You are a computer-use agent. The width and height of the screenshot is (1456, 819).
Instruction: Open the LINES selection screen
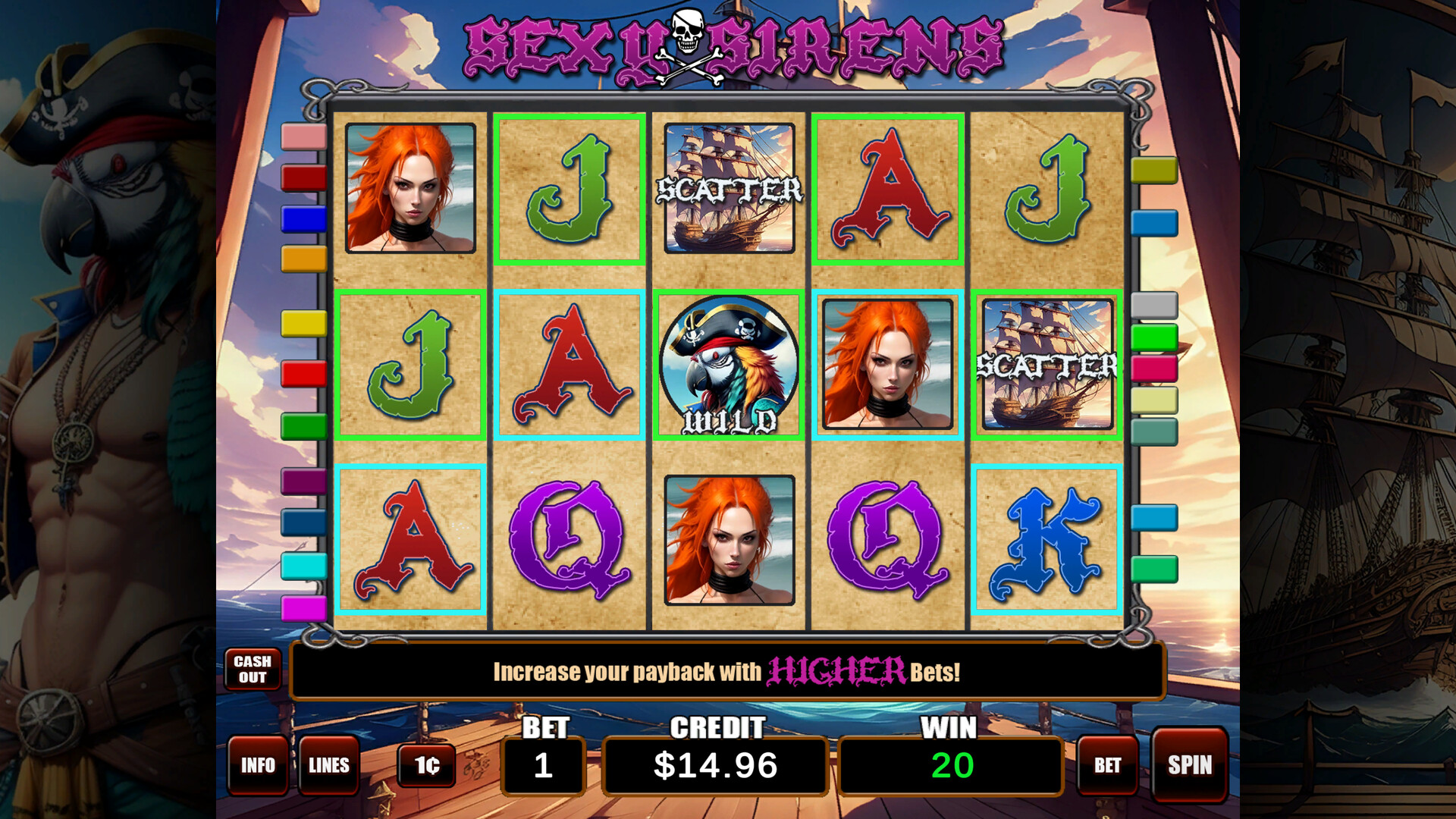click(329, 766)
